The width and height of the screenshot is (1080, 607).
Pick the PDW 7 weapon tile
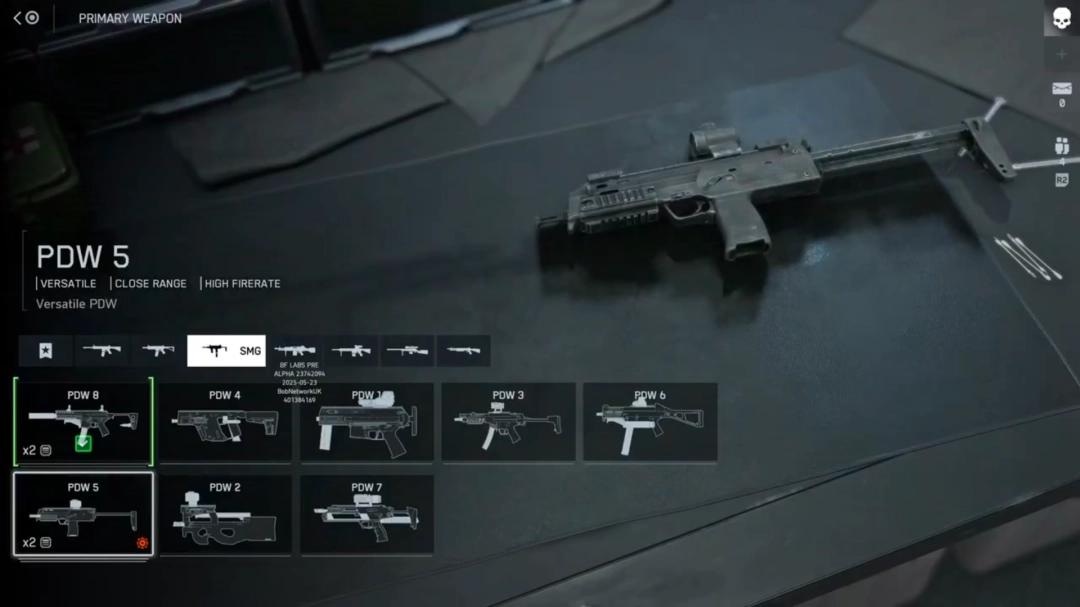(367, 514)
